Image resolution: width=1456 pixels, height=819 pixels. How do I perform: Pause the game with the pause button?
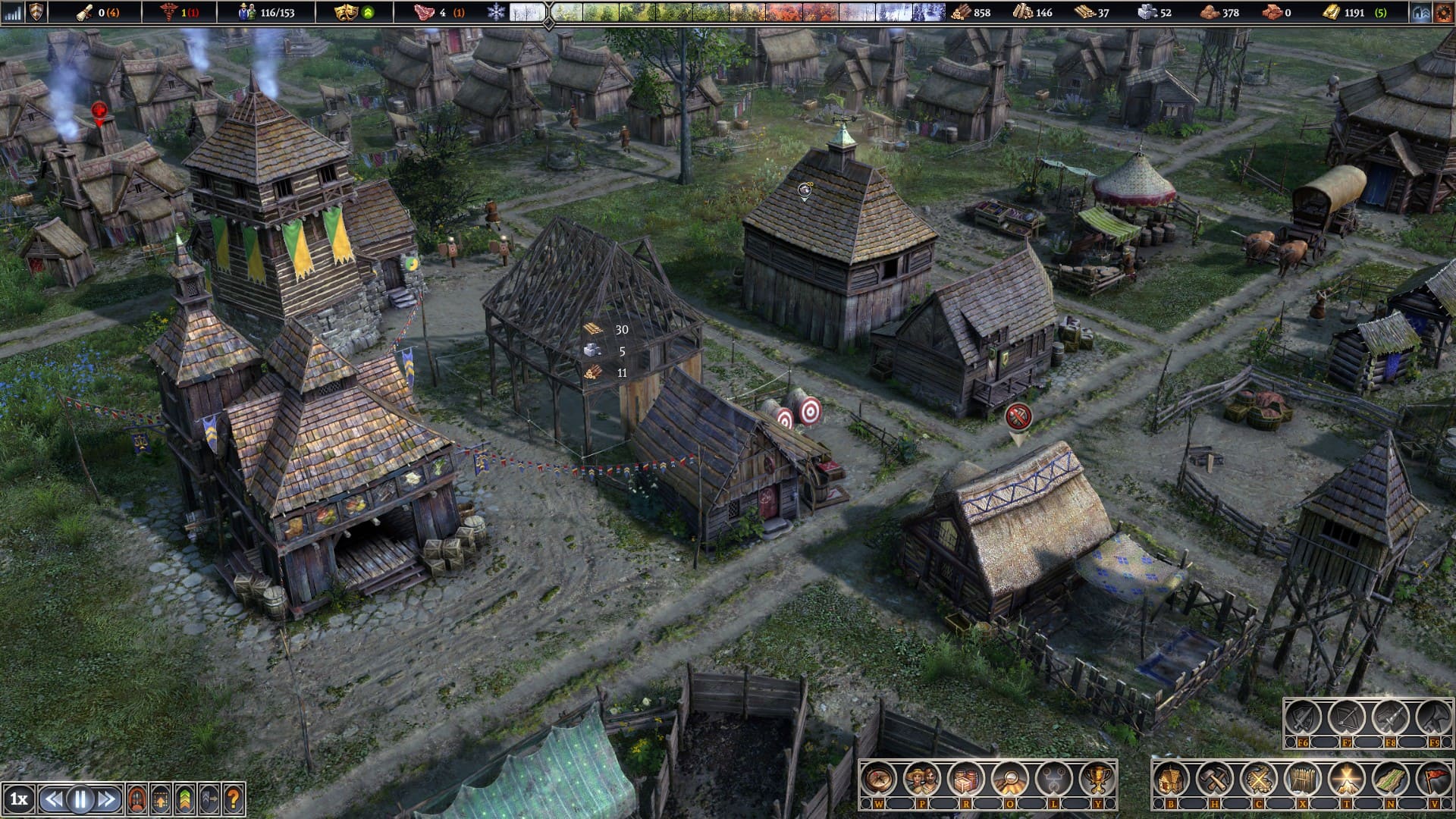[x=80, y=799]
